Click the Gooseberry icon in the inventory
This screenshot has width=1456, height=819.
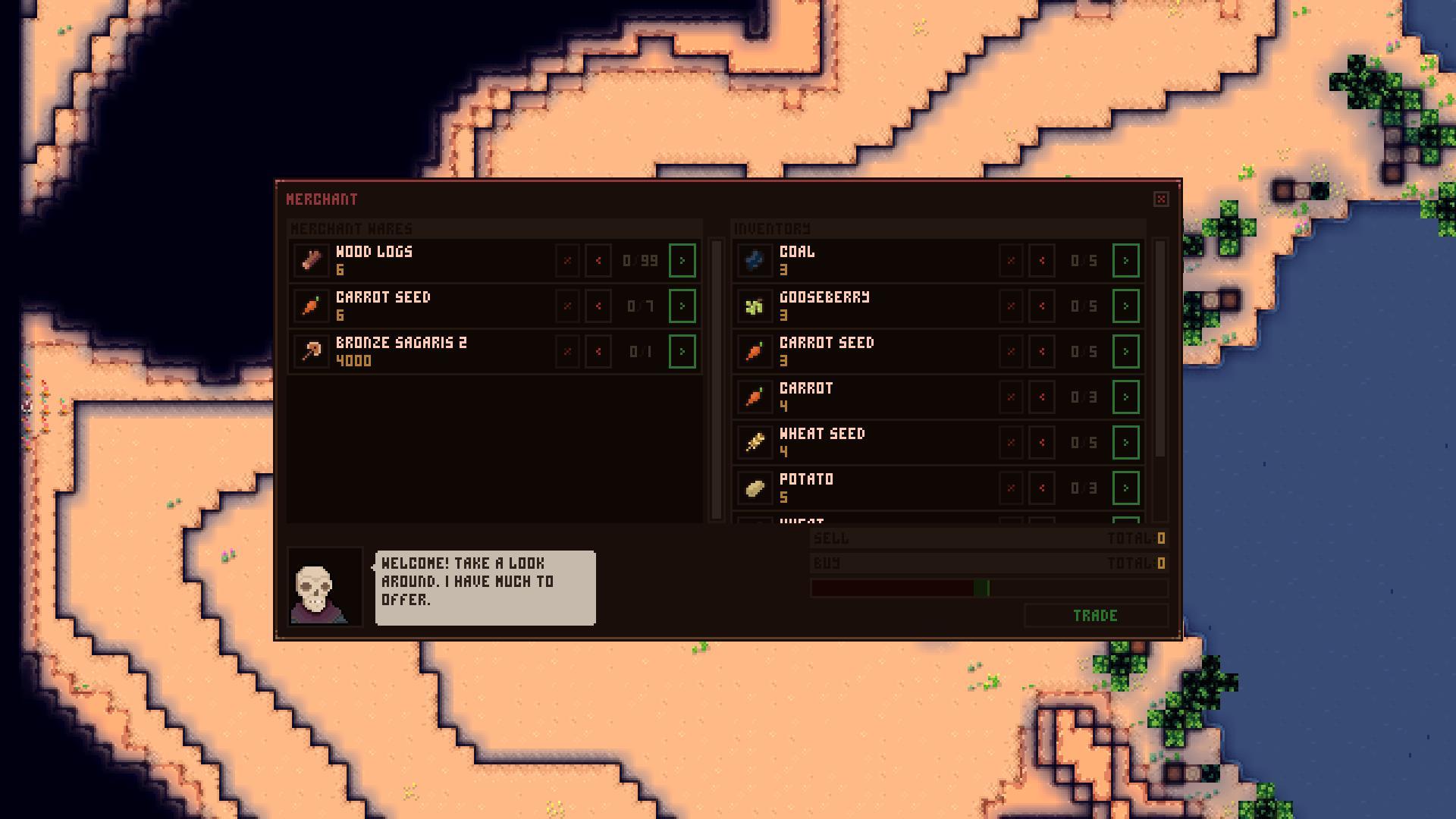[755, 306]
